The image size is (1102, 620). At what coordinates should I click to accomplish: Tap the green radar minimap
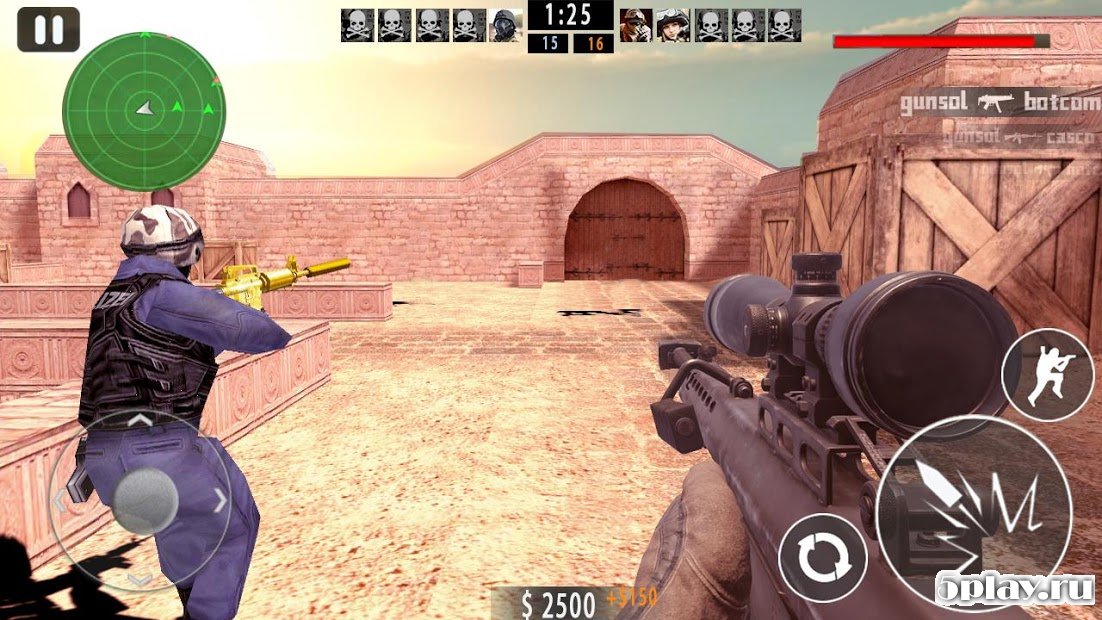[x=144, y=111]
